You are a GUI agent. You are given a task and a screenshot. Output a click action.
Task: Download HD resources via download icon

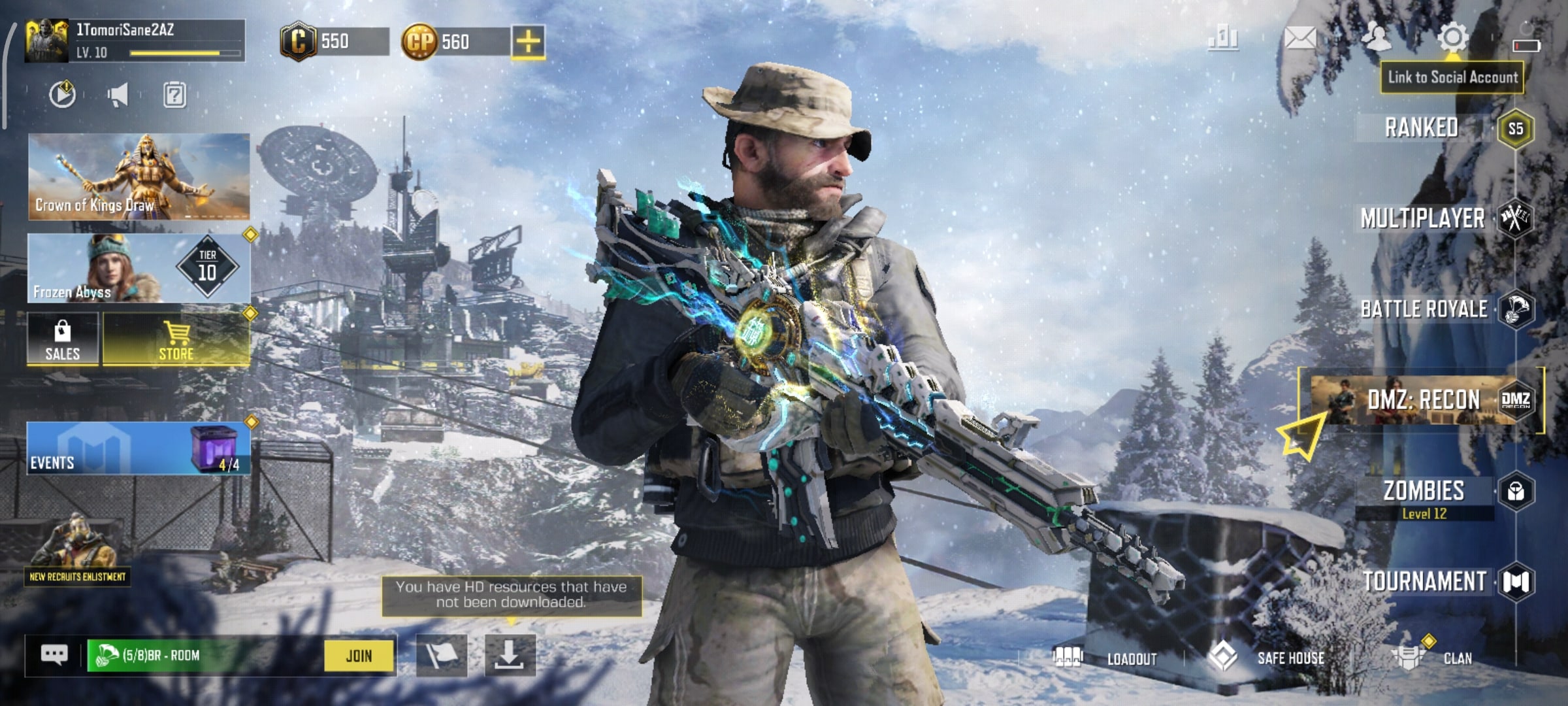click(x=510, y=654)
